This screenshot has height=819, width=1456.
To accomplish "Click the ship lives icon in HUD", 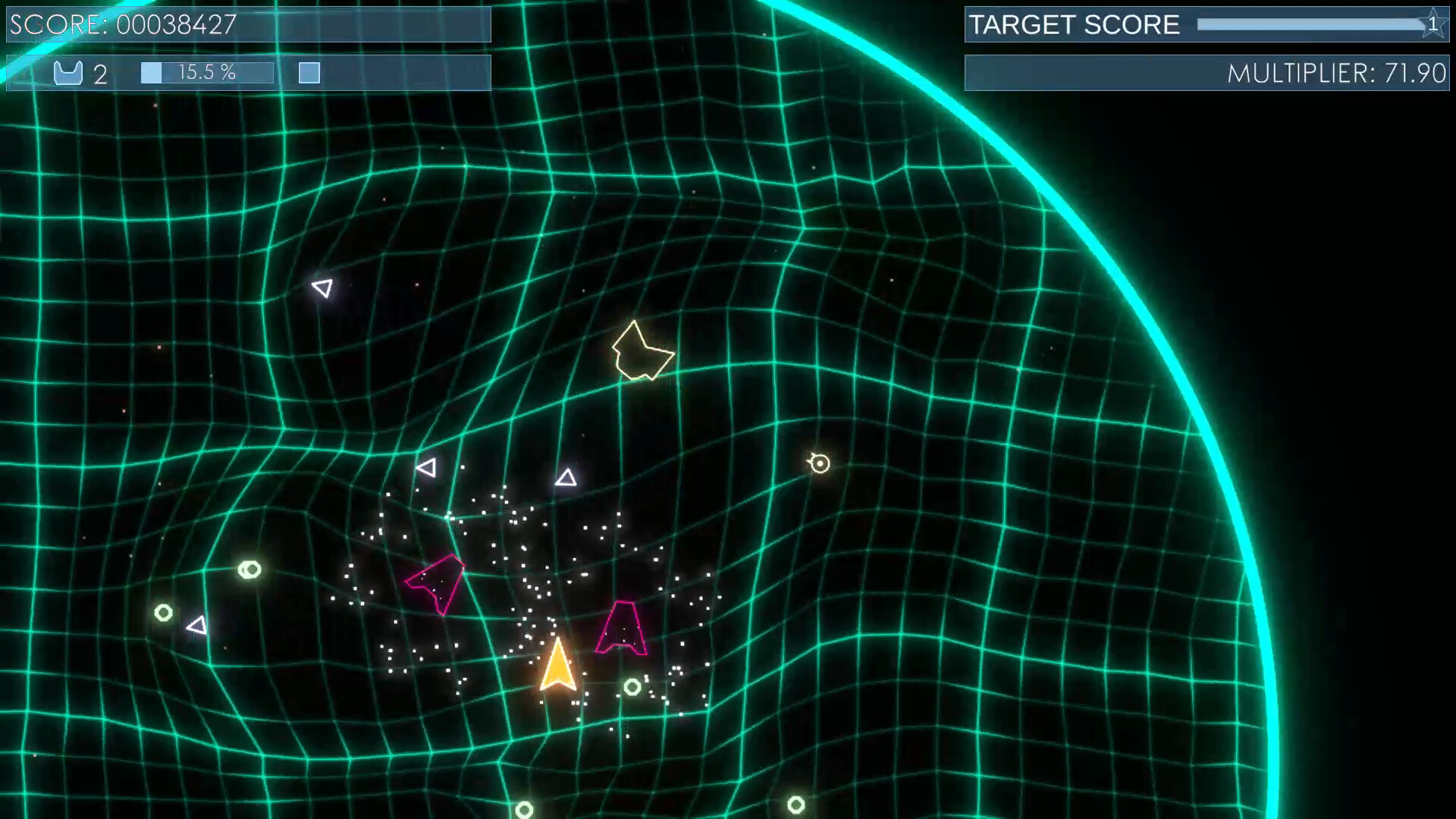I will pyautogui.click(x=69, y=74).
